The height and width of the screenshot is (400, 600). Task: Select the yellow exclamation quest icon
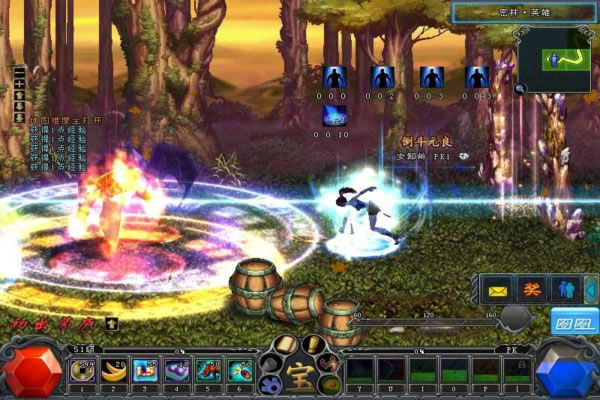(x=314, y=347)
